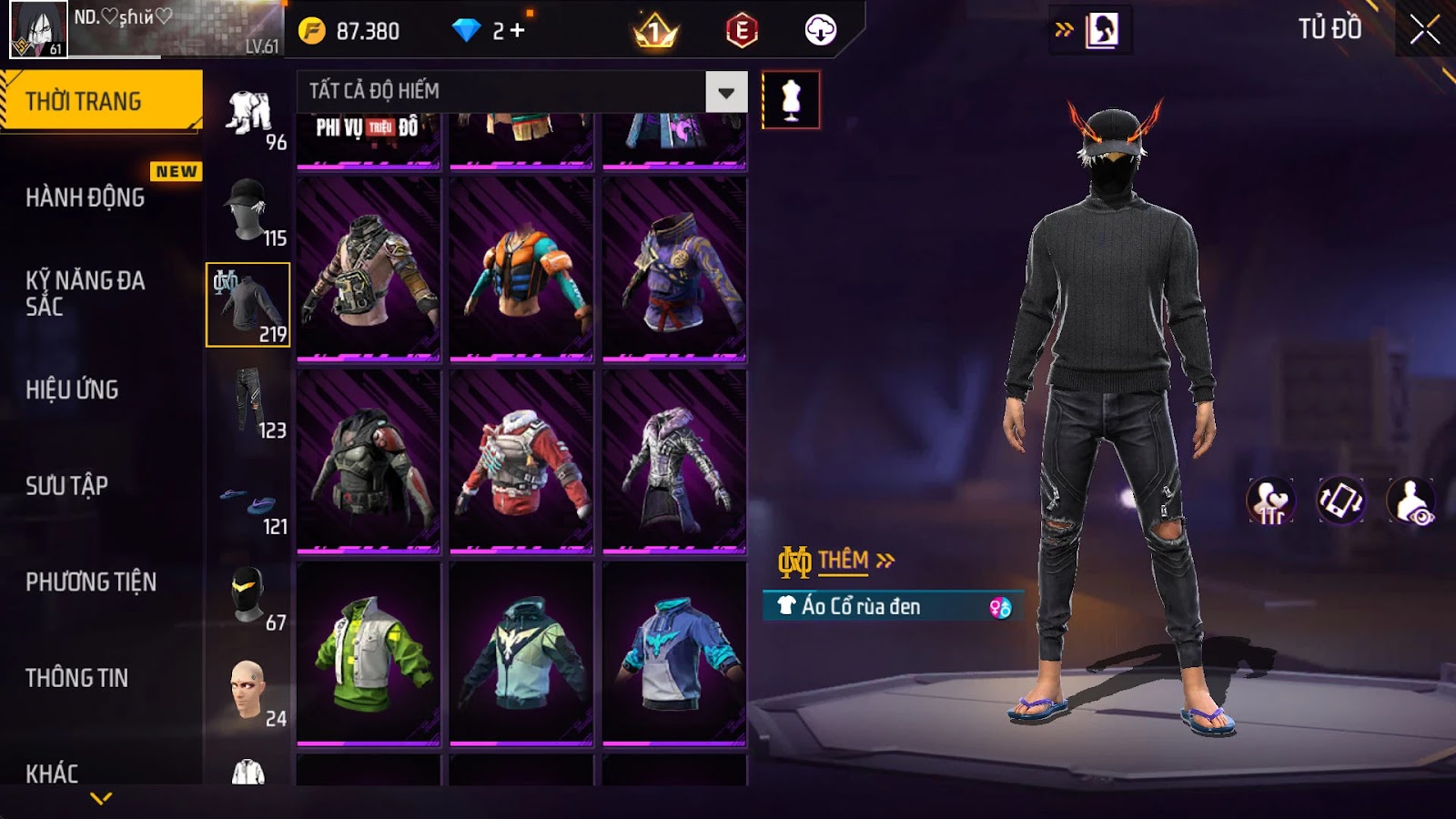Open the Hành Động menu
Screen dimensions: 1456x819
pyautogui.click(x=86, y=197)
